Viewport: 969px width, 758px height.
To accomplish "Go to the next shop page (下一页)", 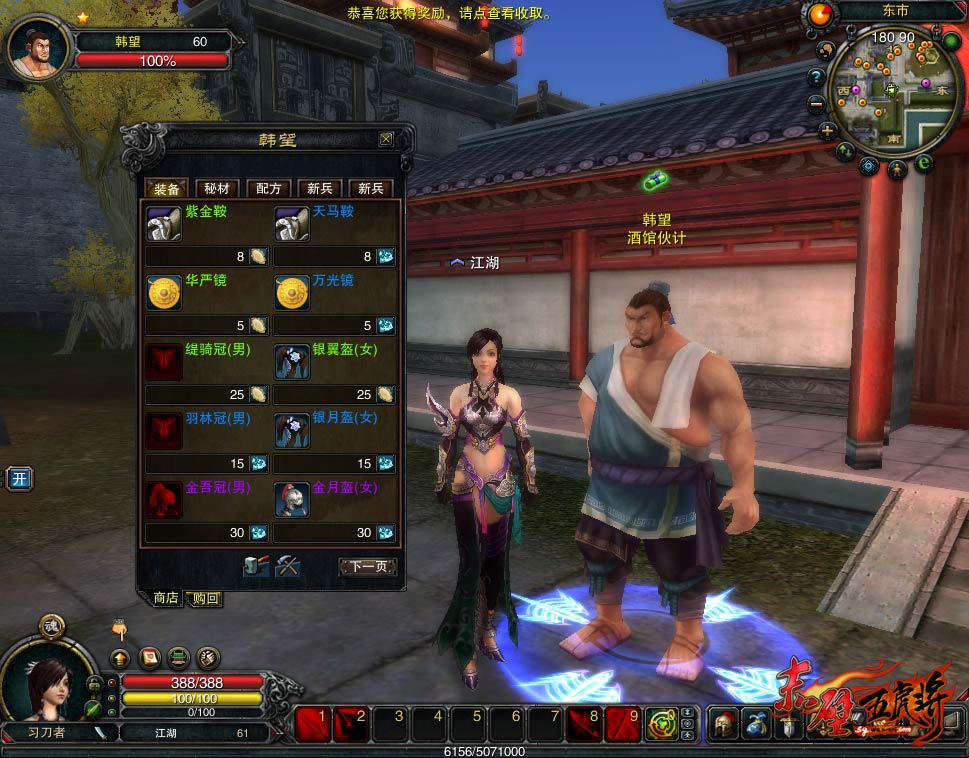I will pyautogui.click(x=367, y=567).
